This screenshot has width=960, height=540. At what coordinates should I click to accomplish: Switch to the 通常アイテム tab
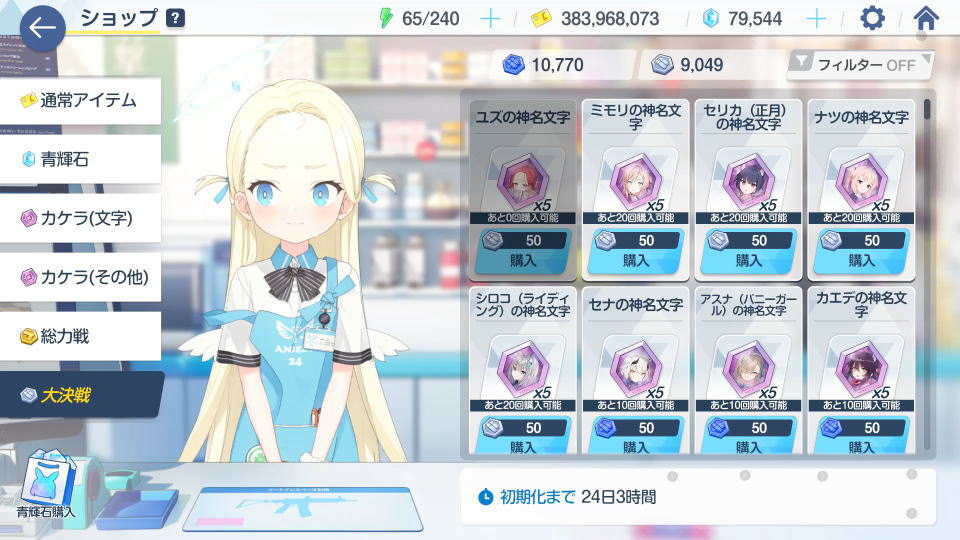[x=80, y=101]
